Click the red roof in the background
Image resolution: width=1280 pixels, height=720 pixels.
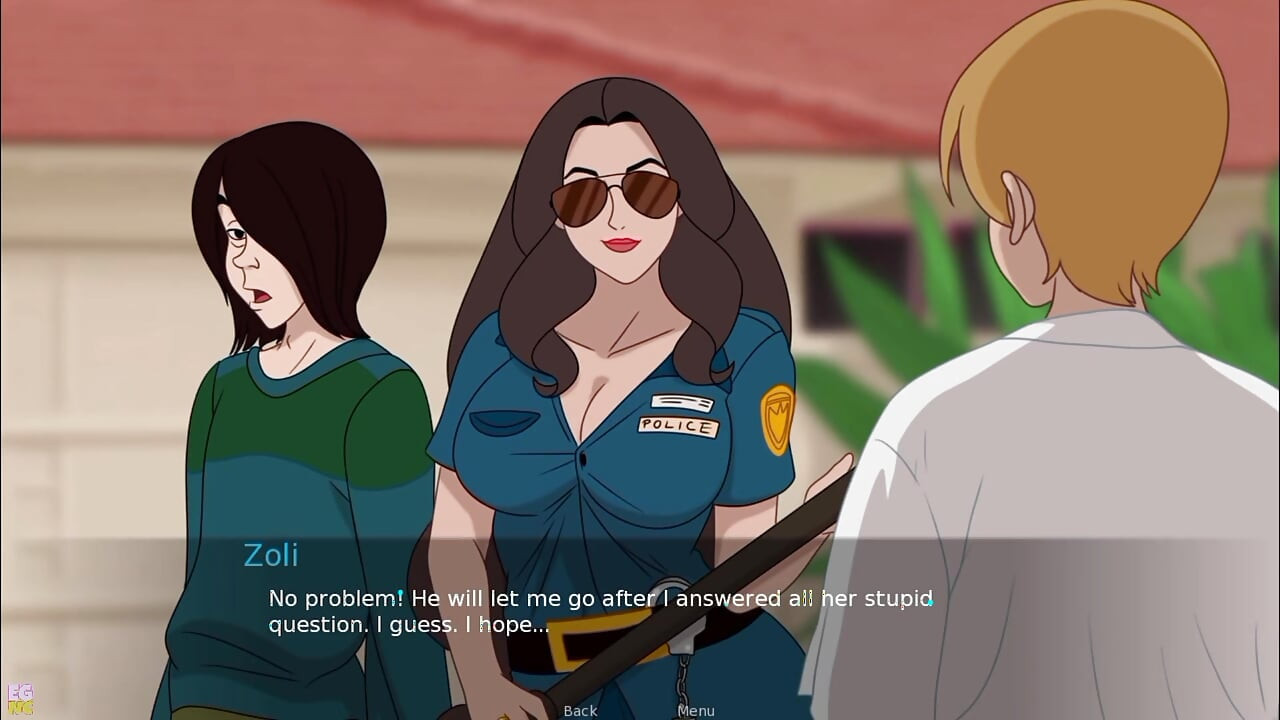tap(150, 60)
